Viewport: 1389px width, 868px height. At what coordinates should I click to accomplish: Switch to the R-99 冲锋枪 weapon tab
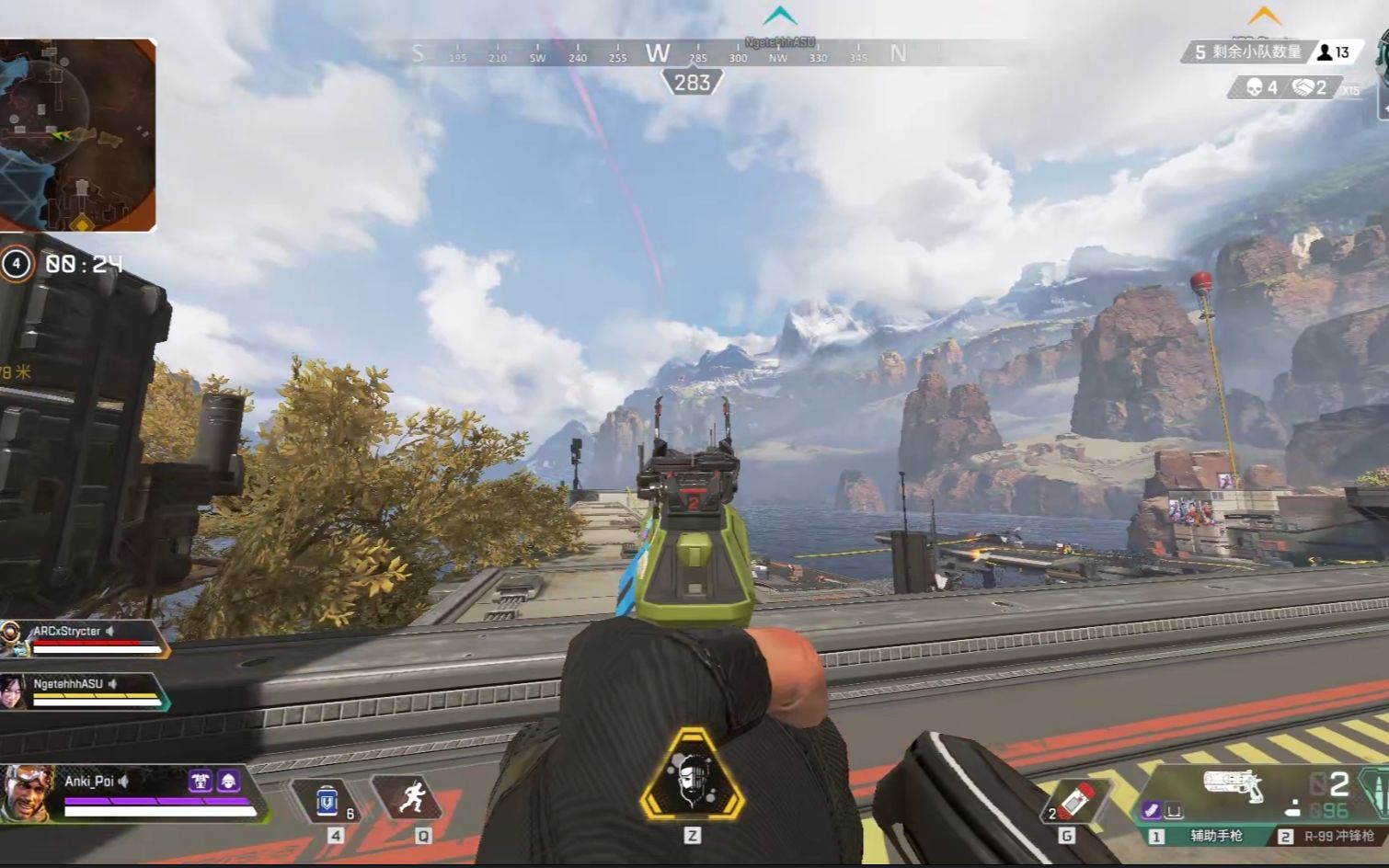point(1329,836)
